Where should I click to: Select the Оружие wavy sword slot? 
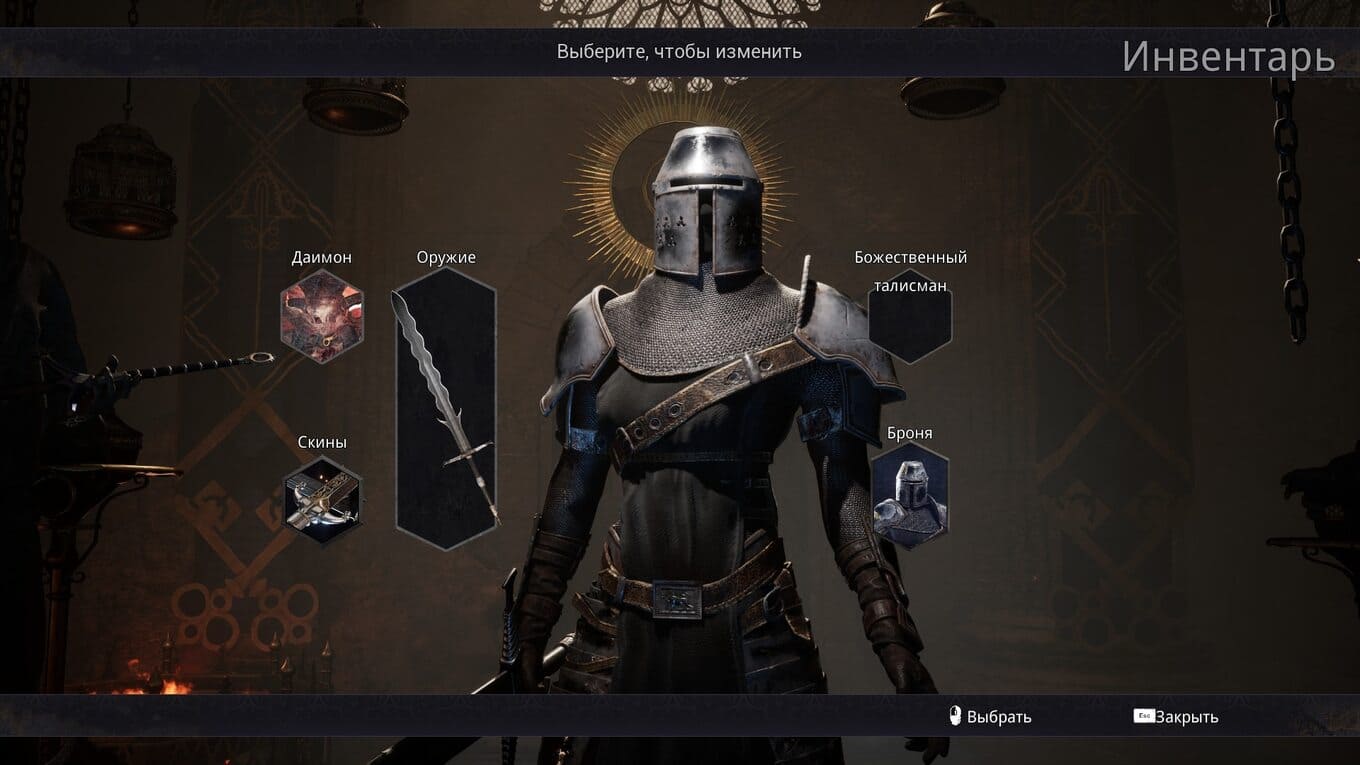pos(446,408)
